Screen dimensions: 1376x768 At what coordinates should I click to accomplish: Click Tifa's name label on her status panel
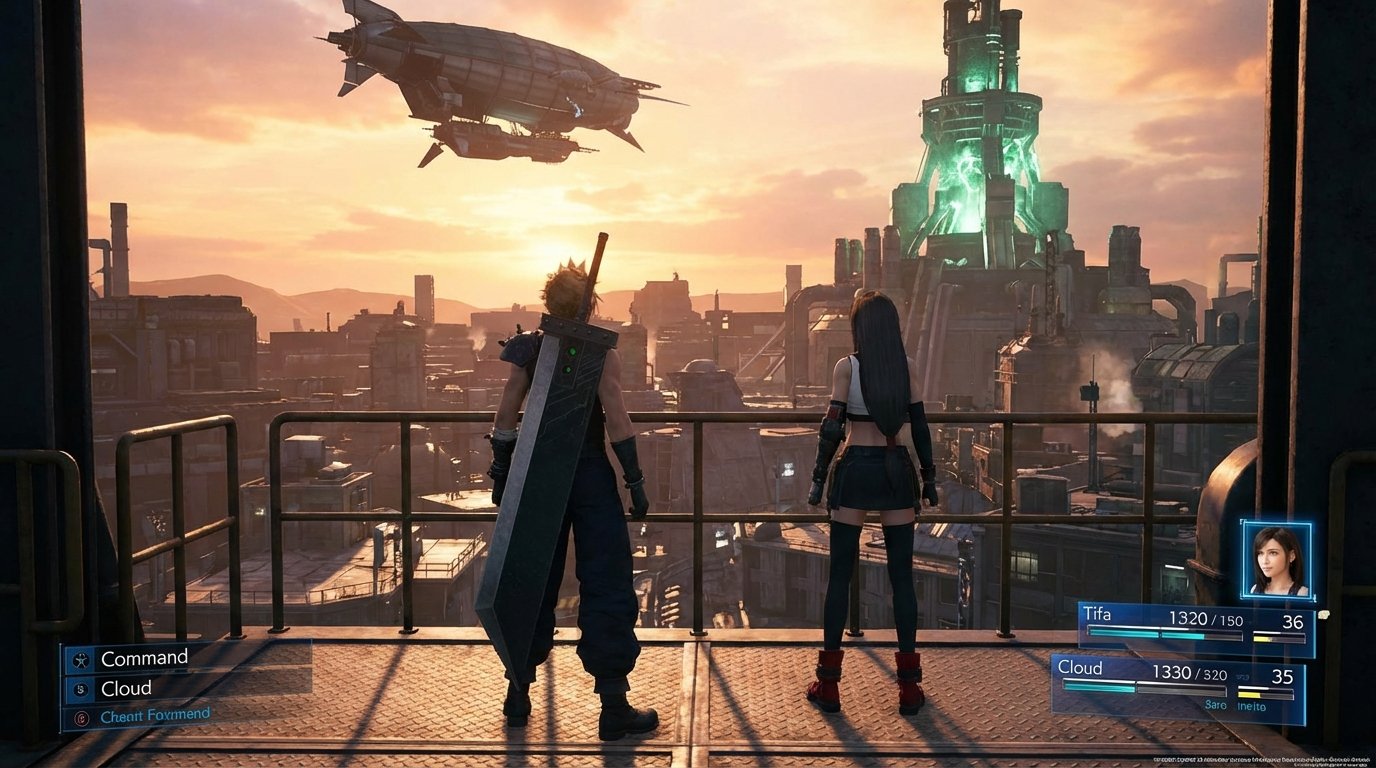1097,613
